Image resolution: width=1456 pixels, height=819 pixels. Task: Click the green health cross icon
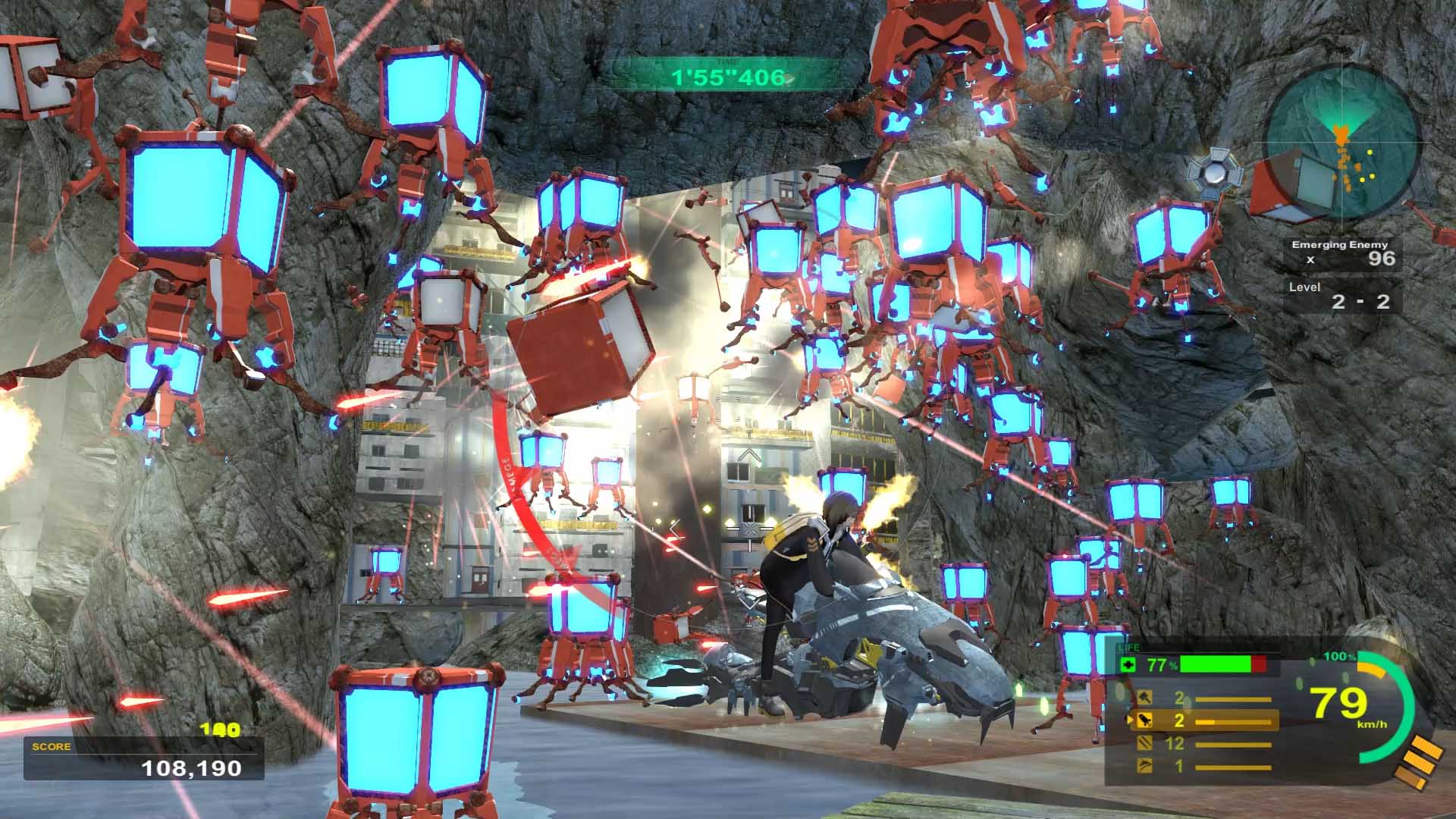click(x=1128, y=665)
